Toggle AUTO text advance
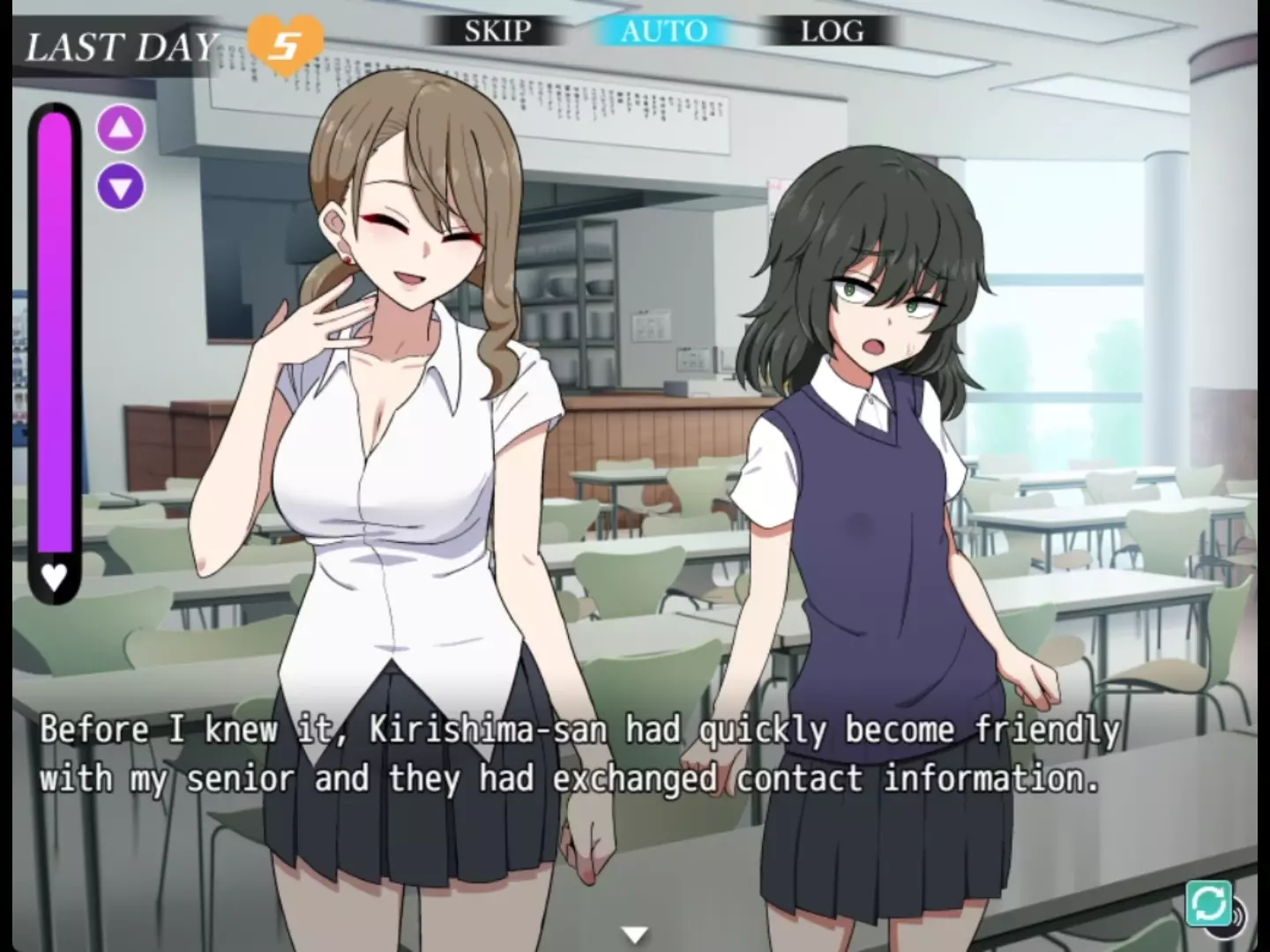1270x952 pixels. [x=664, y=32]
